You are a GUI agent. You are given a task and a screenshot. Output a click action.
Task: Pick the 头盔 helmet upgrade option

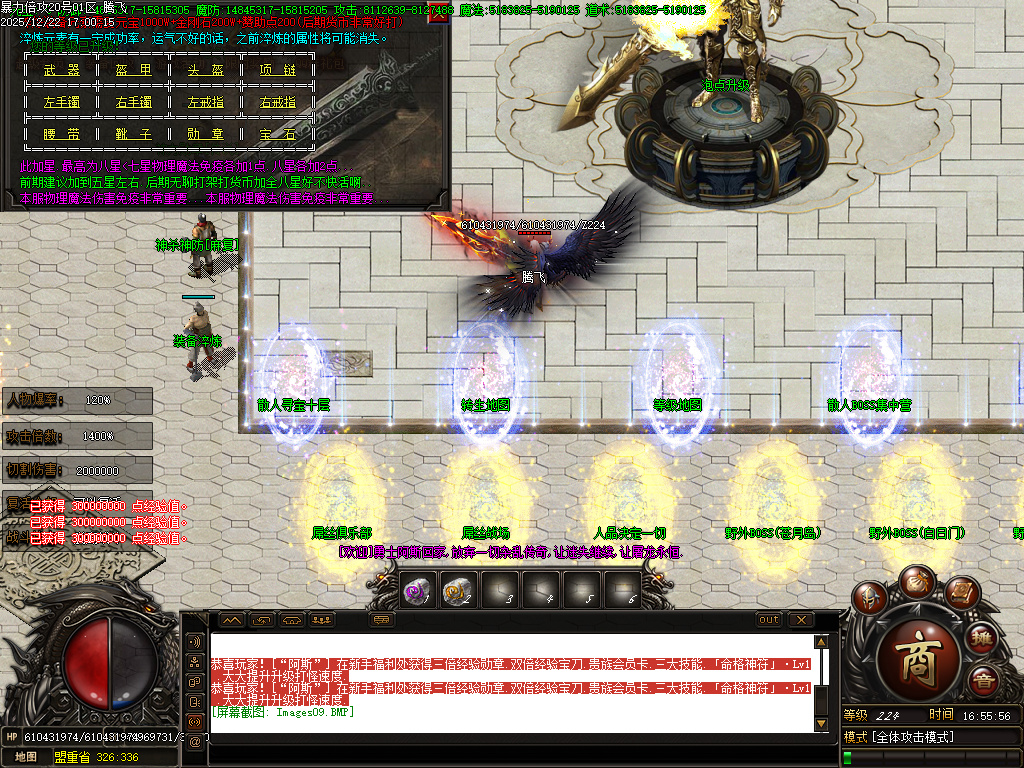206,70
